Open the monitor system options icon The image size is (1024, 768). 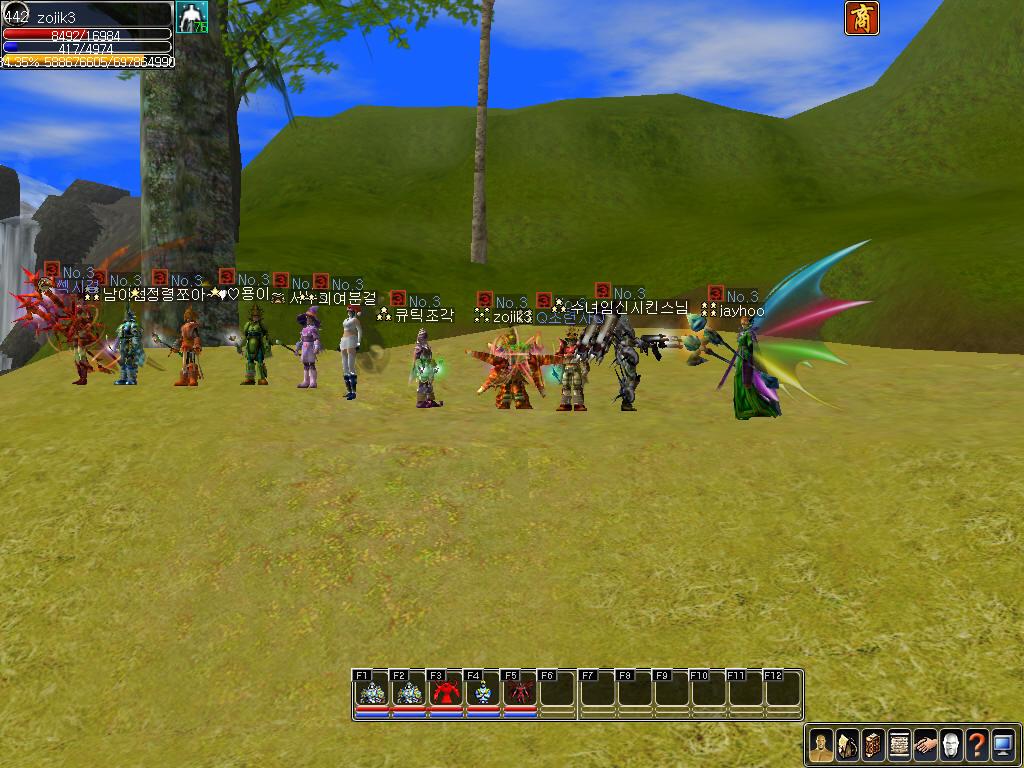(1003, 745)
